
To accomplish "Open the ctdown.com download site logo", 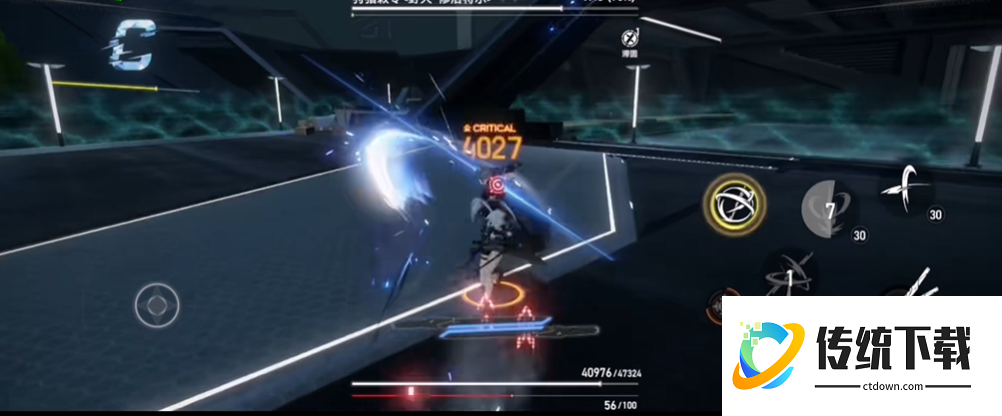I will (x=859, y=356).
